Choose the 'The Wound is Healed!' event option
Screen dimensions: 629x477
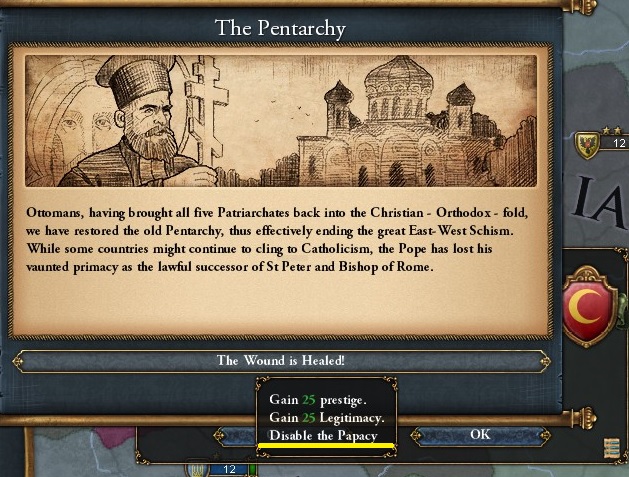[281, 361]
